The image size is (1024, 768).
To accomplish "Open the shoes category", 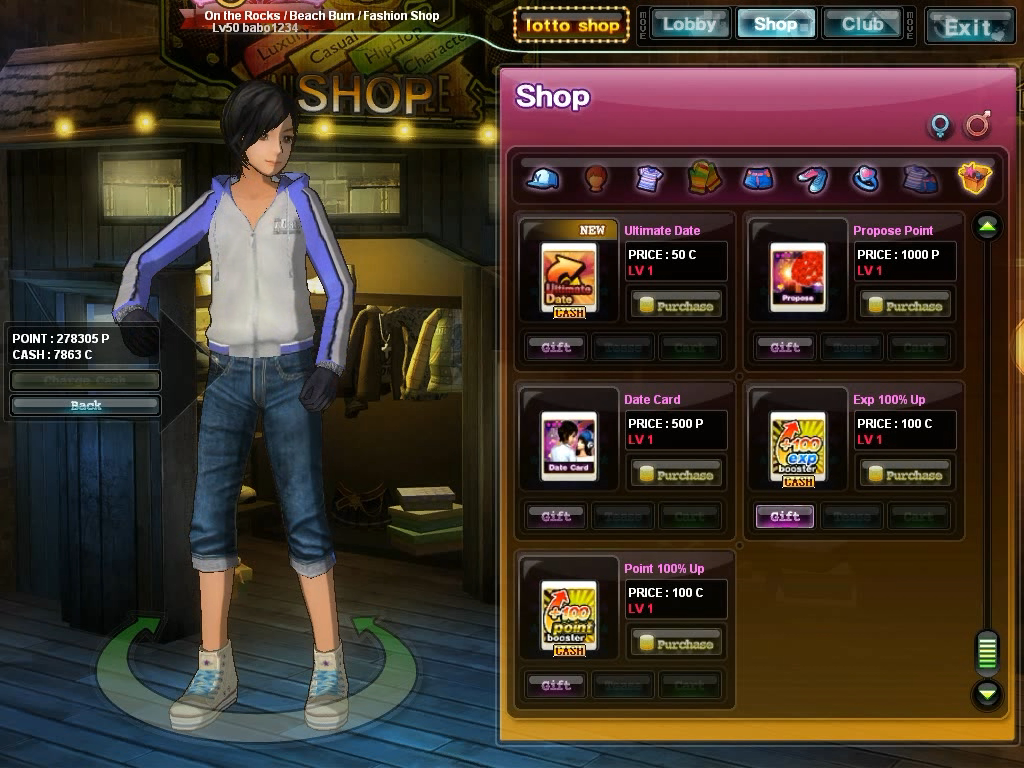I will (x=811, y=179).
